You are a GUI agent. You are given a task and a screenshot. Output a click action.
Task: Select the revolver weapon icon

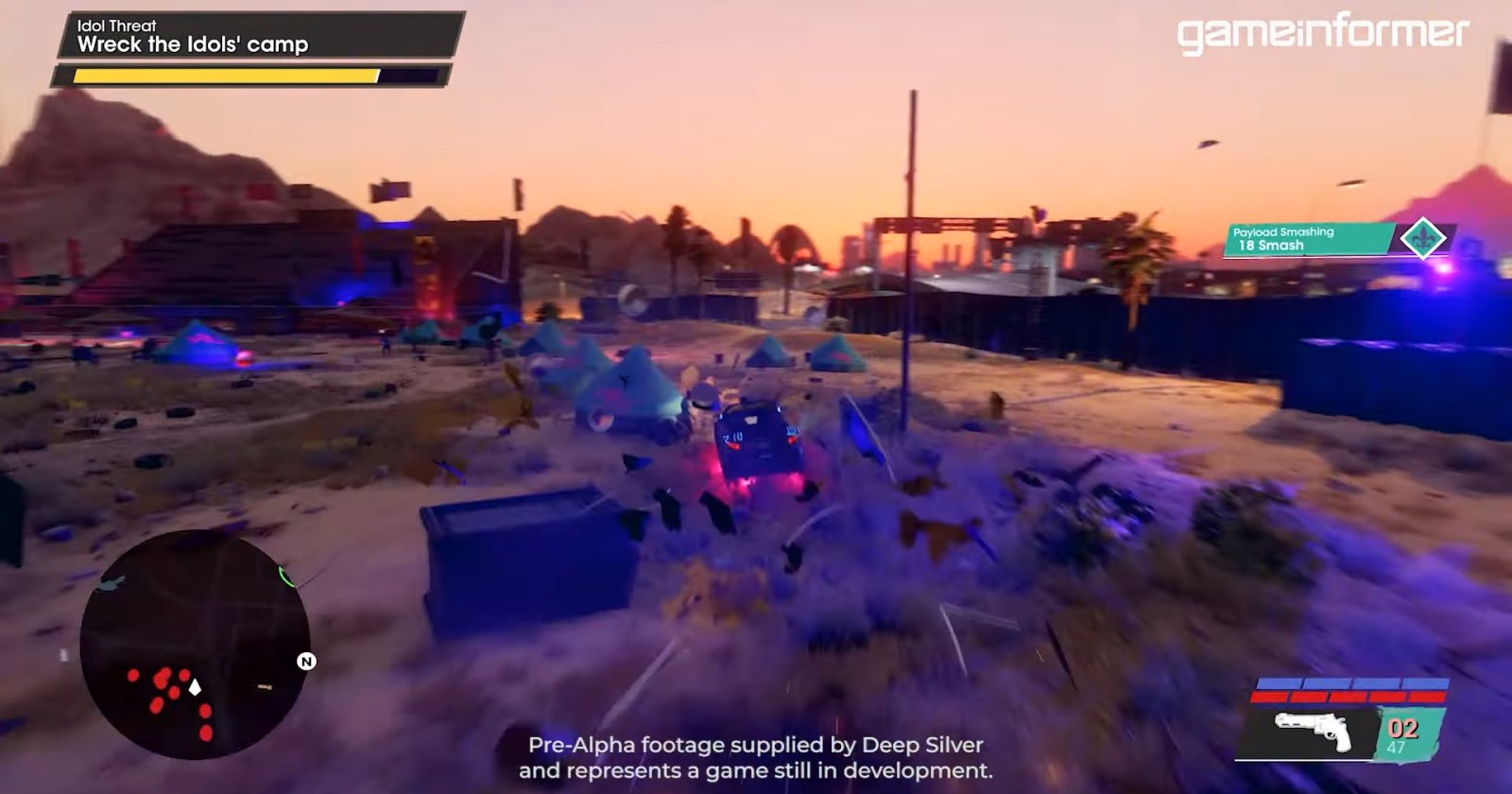pyautogui.click(x=1314, y=730)
